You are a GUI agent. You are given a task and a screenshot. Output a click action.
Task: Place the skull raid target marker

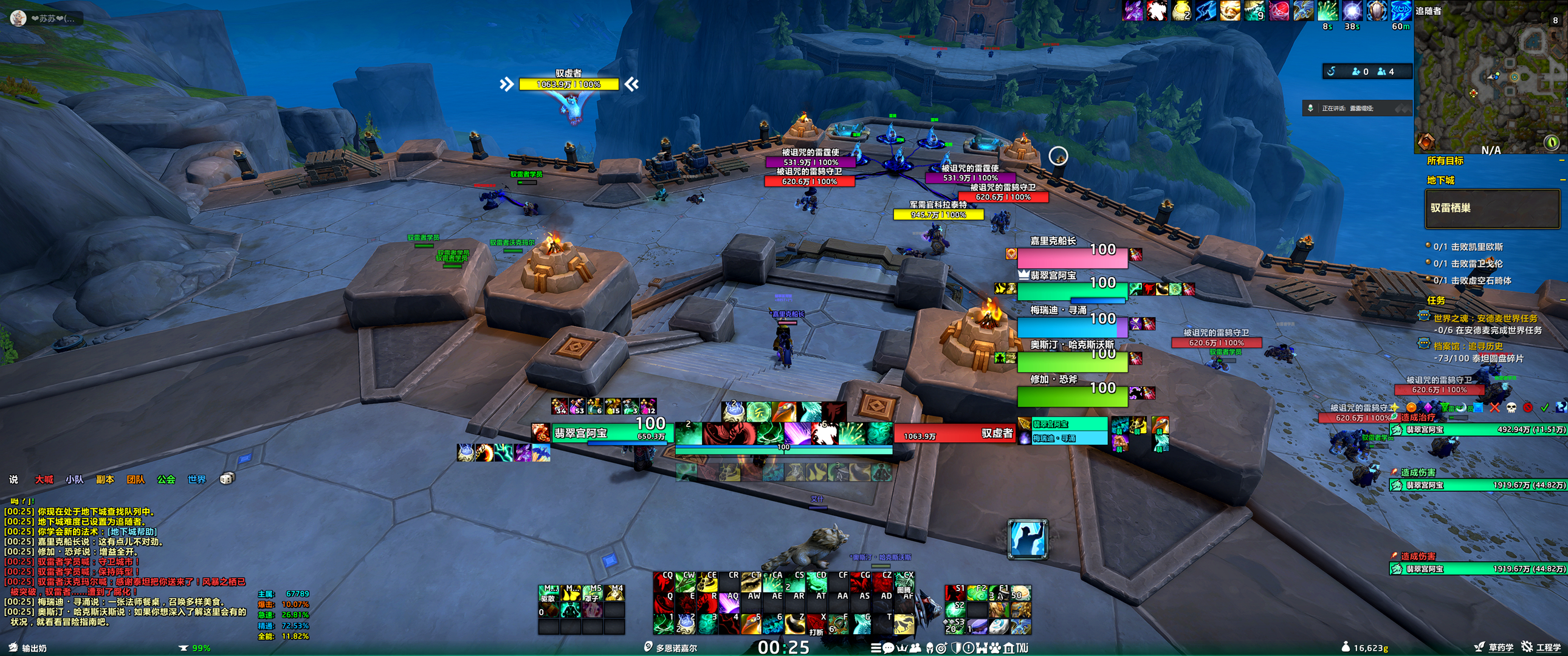click(x=1511, y=407)
